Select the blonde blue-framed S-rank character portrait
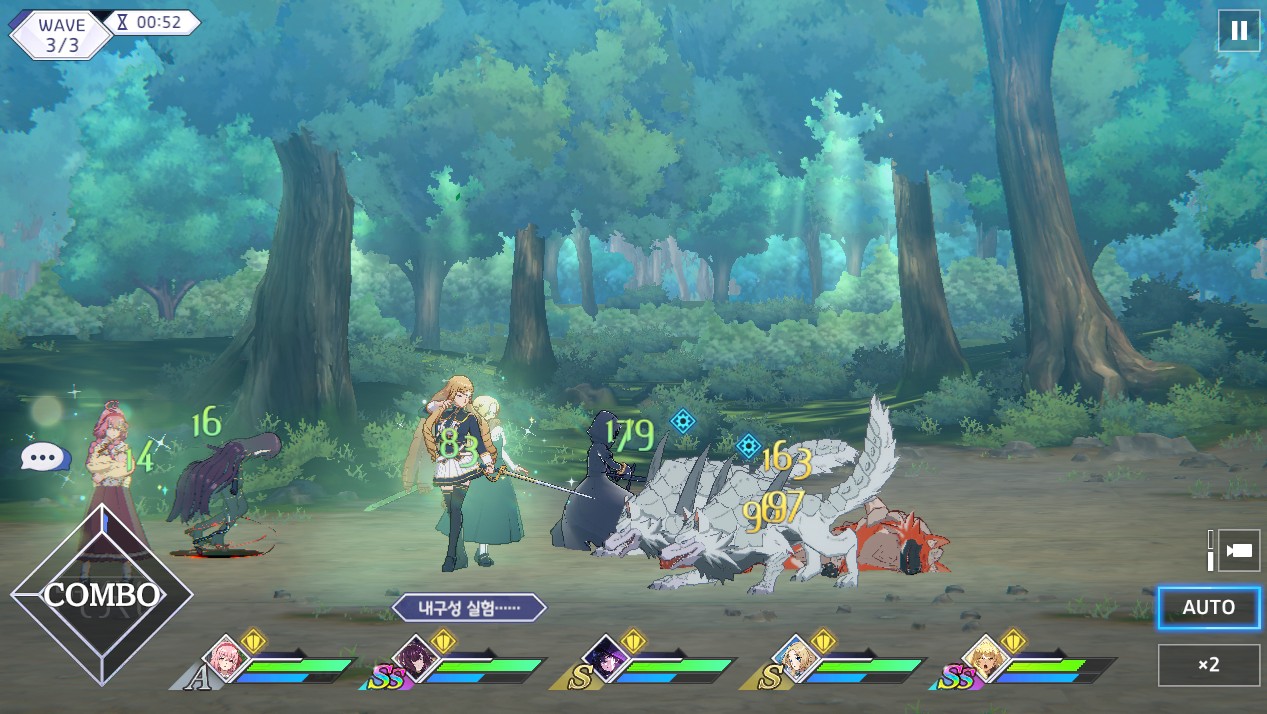The width and height of the screenshot is (1267, 714). (796, 659)
